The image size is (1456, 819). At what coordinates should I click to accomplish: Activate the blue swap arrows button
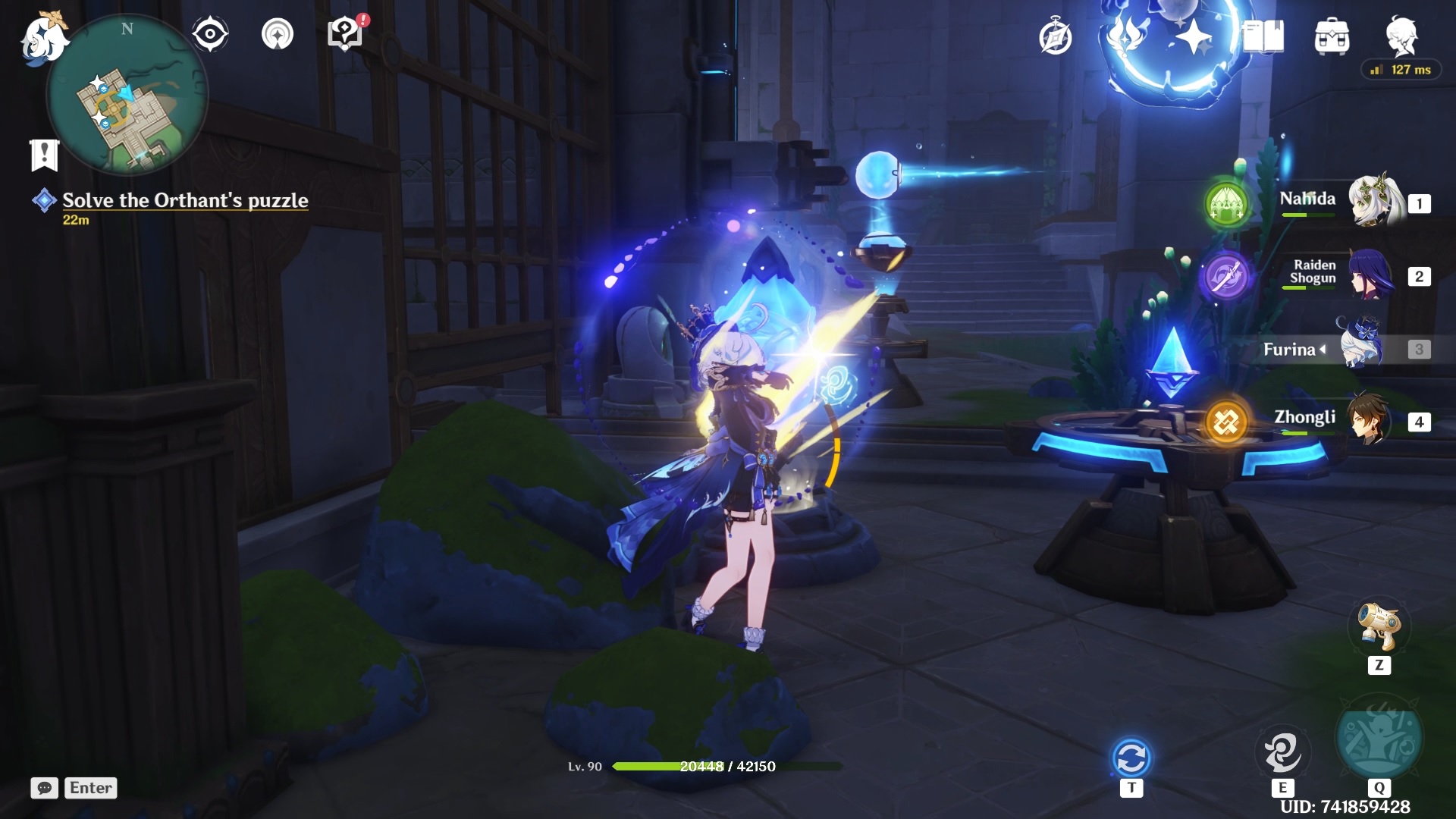(1131, 758)
